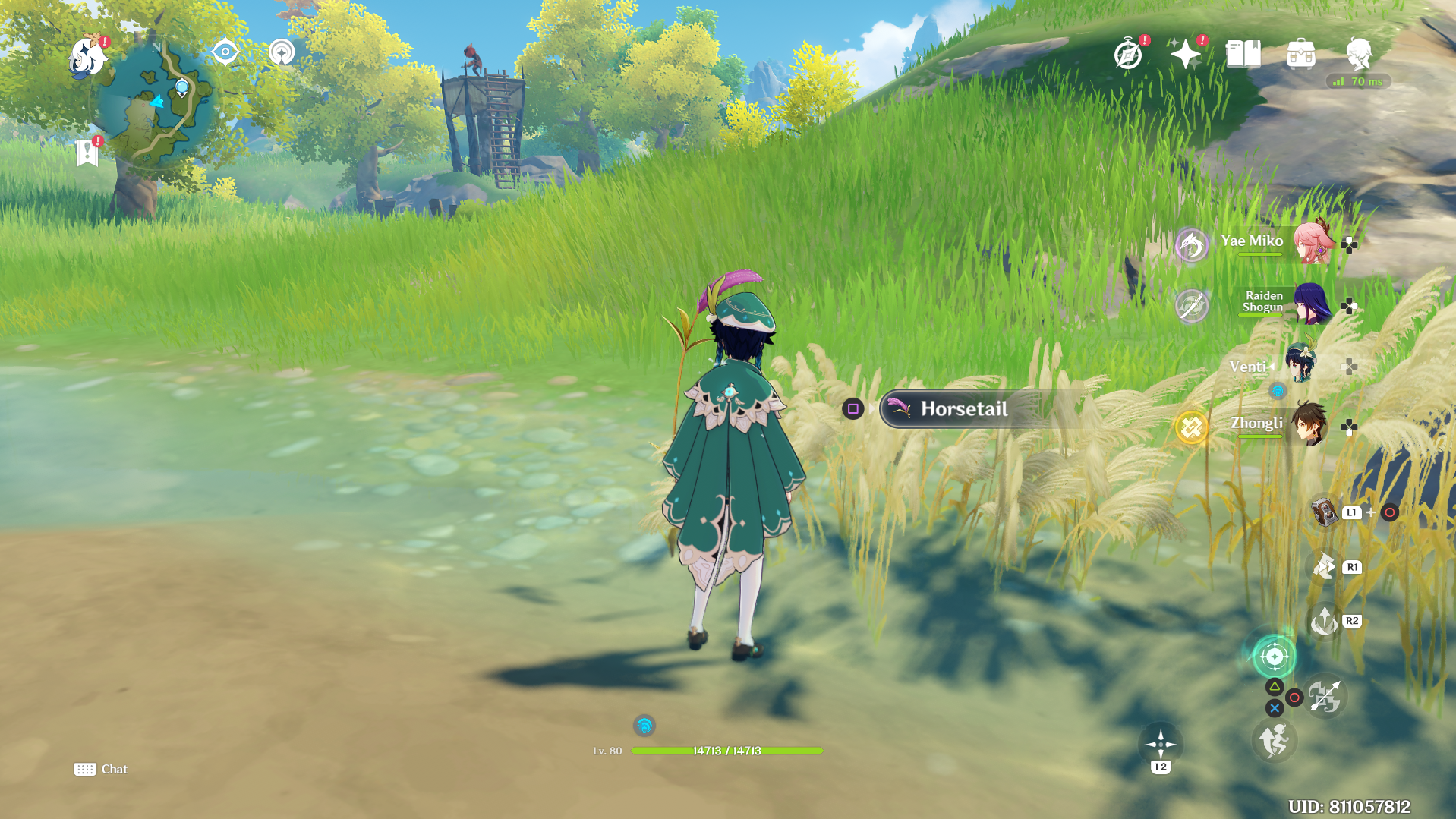Select Venti in the party list
1456x819 pixels.
(x=1300, y=364)
